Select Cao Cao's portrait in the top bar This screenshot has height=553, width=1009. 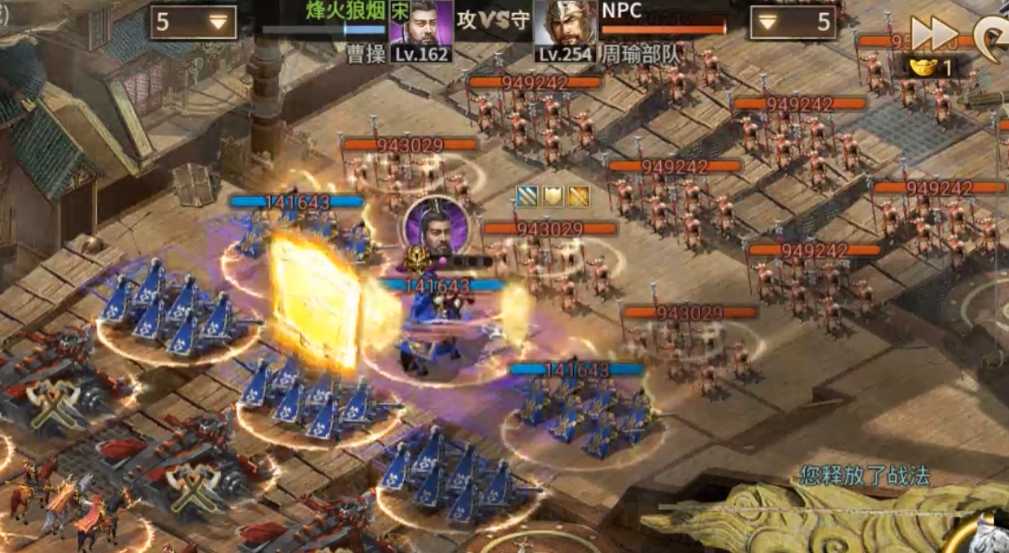click(x=420, y=23)
